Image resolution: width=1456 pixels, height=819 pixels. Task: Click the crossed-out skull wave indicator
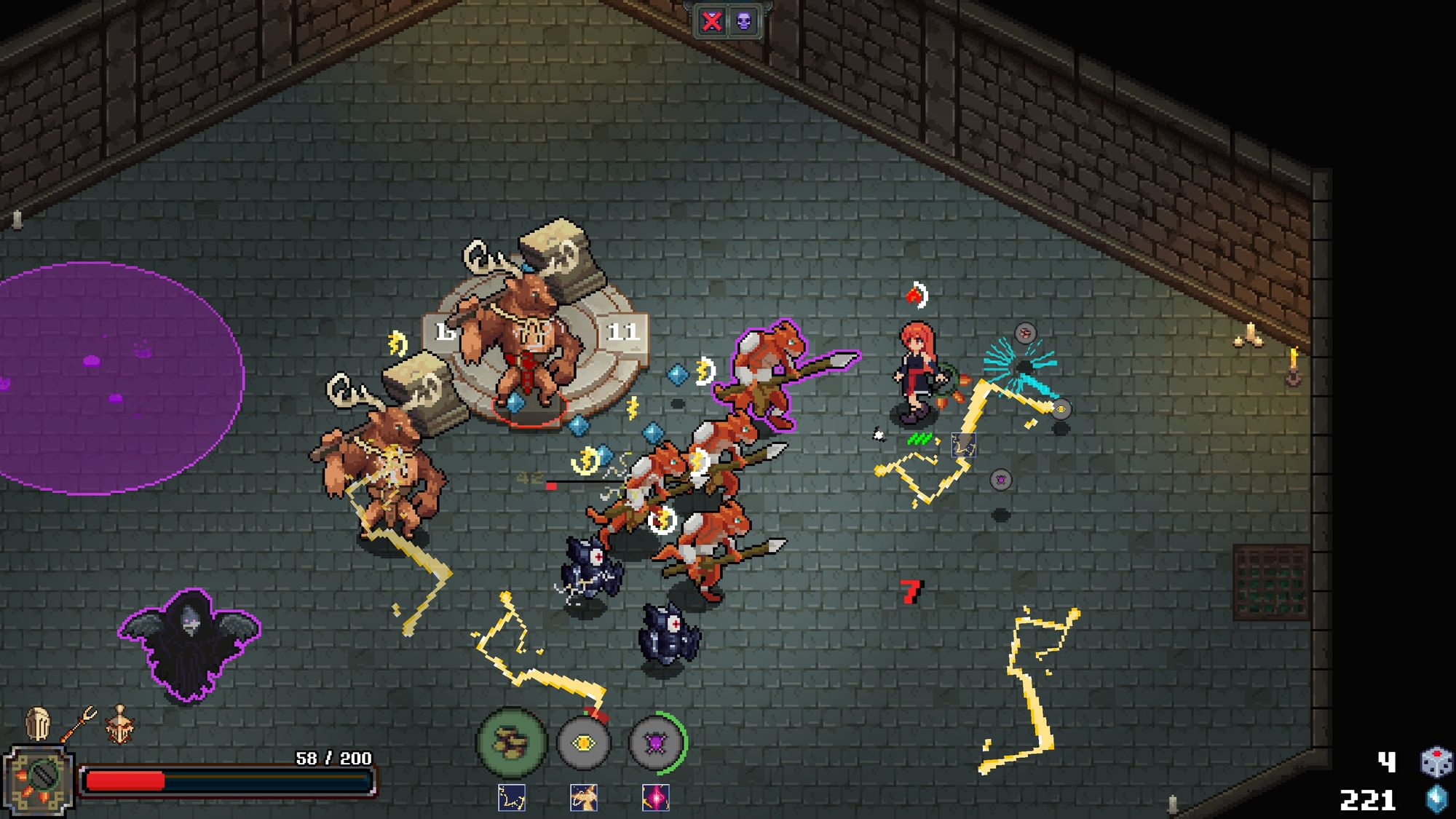pos(711,21)
